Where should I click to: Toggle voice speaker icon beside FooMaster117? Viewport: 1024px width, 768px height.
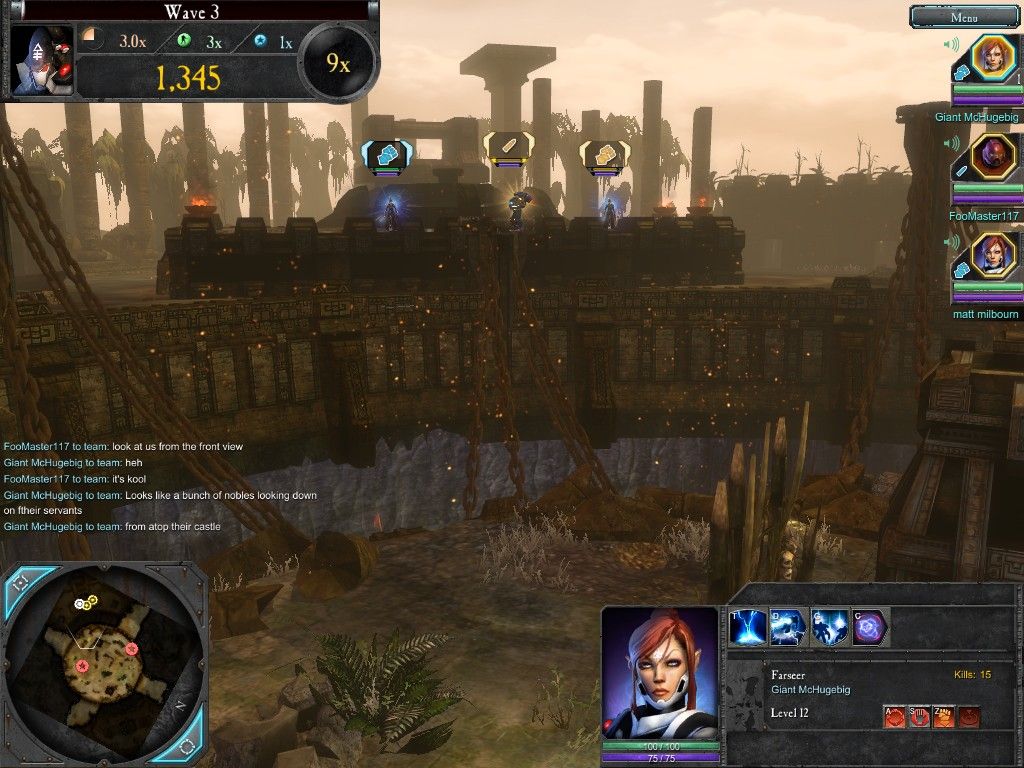952,143
